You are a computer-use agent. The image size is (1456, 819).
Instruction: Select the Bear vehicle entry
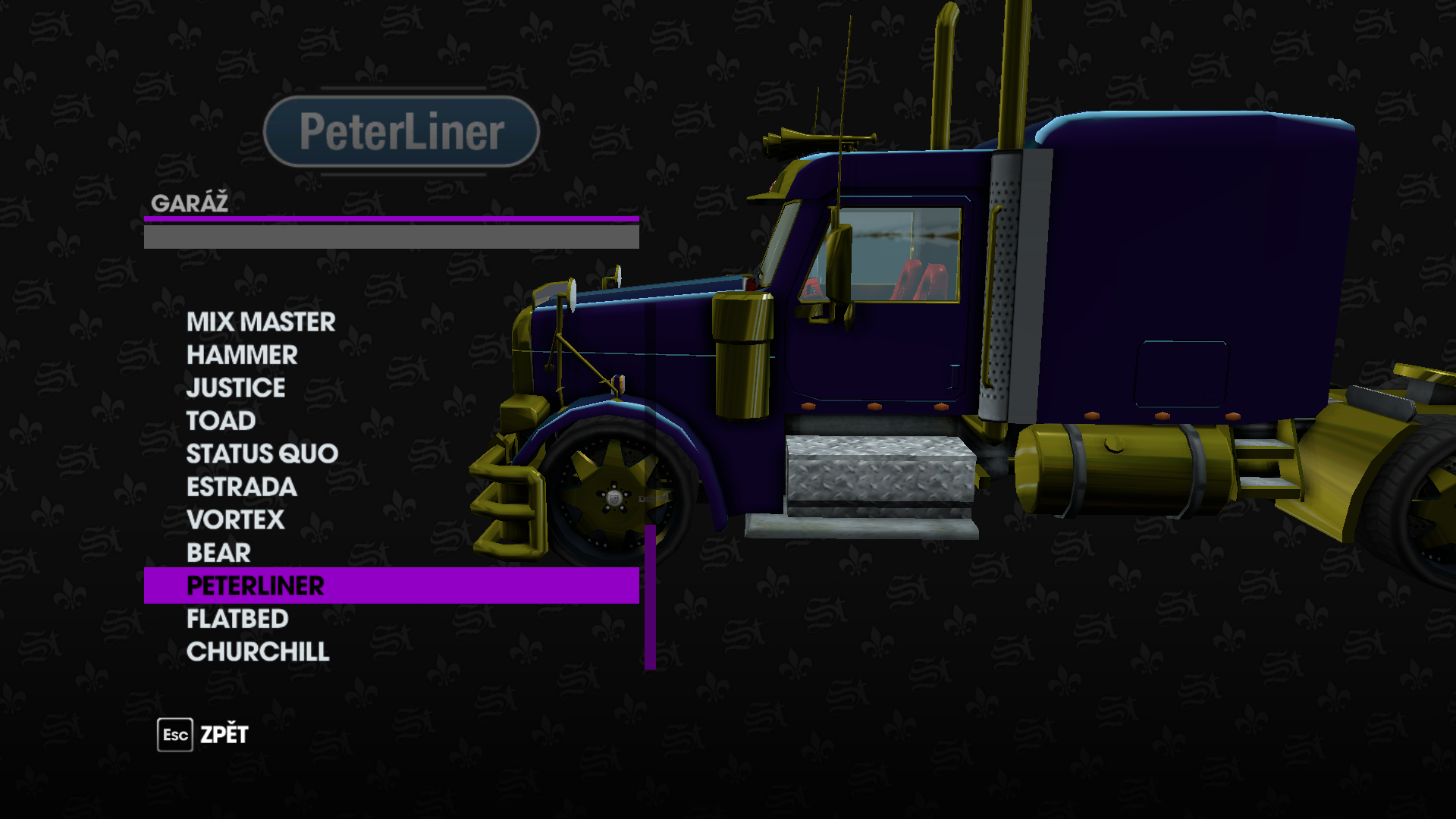[218, 553]
